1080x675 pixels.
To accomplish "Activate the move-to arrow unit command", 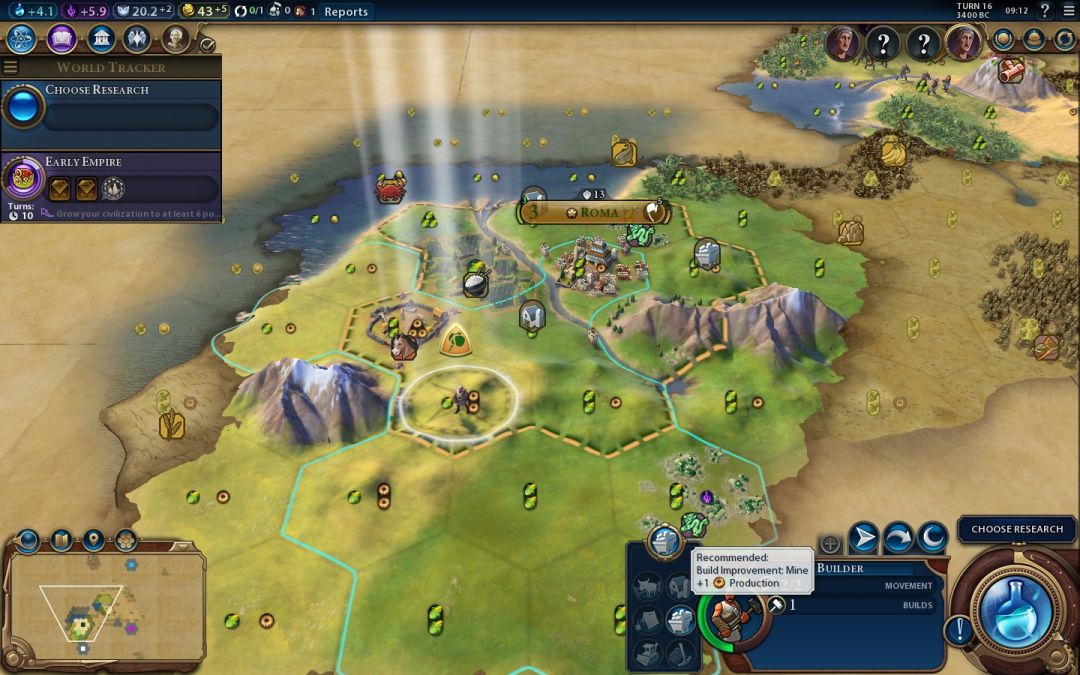I will point(863,540).
